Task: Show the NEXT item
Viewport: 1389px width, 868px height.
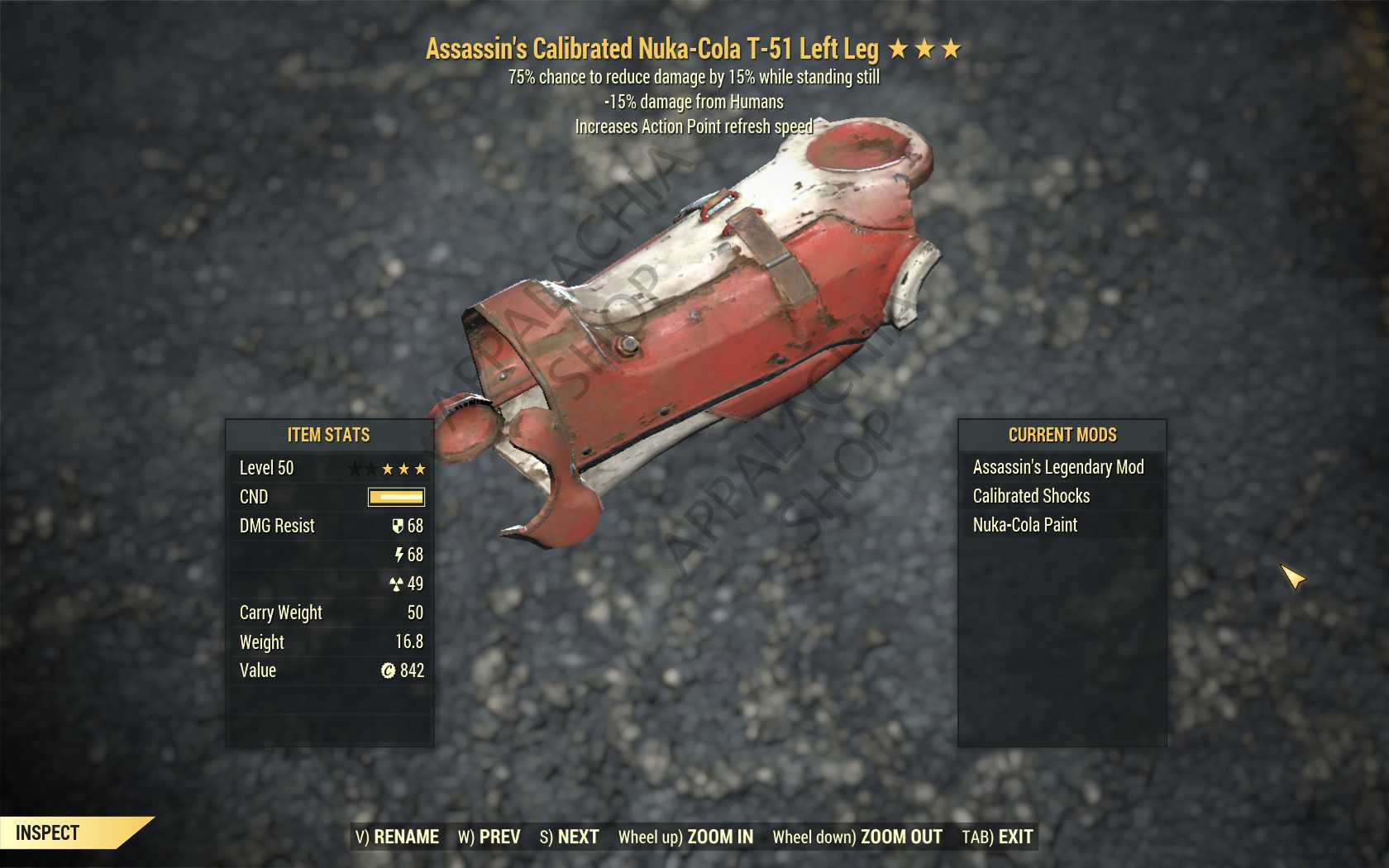Action: (x=569, y=837)
